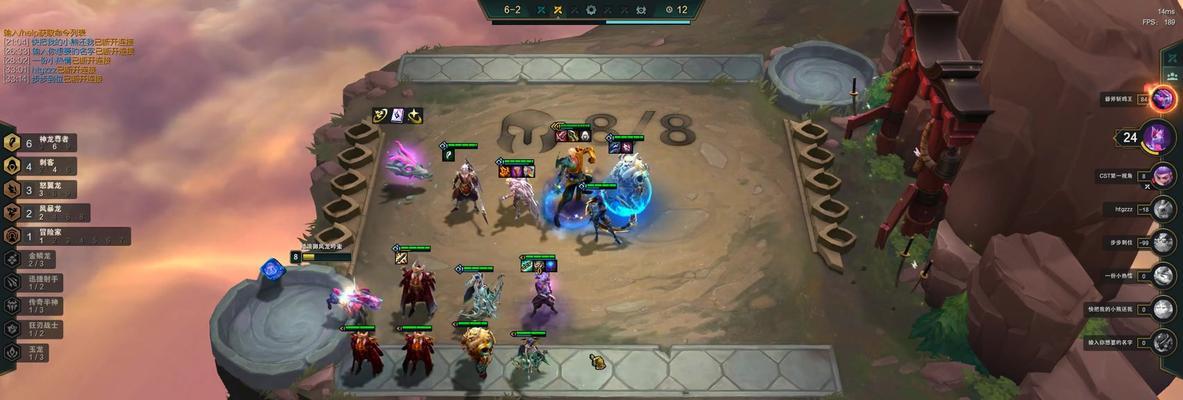Click the 步步刺役 player portrait

point(1163,241)
